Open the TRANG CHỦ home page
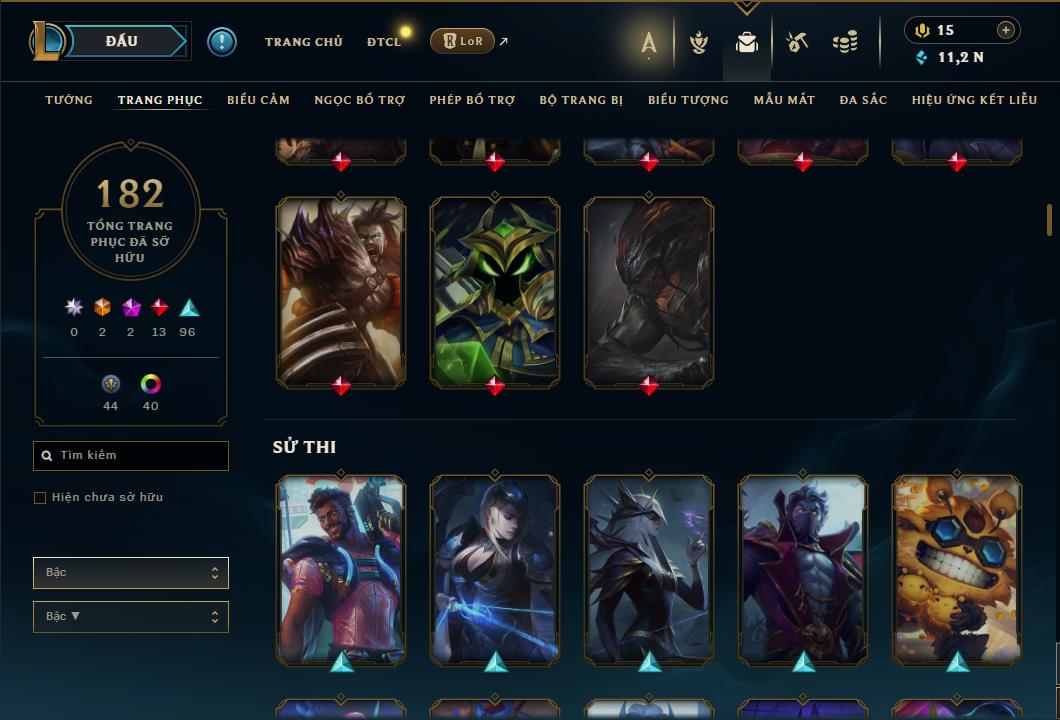The width and height of the screenshot is (1060, 720). click(303, 42)
